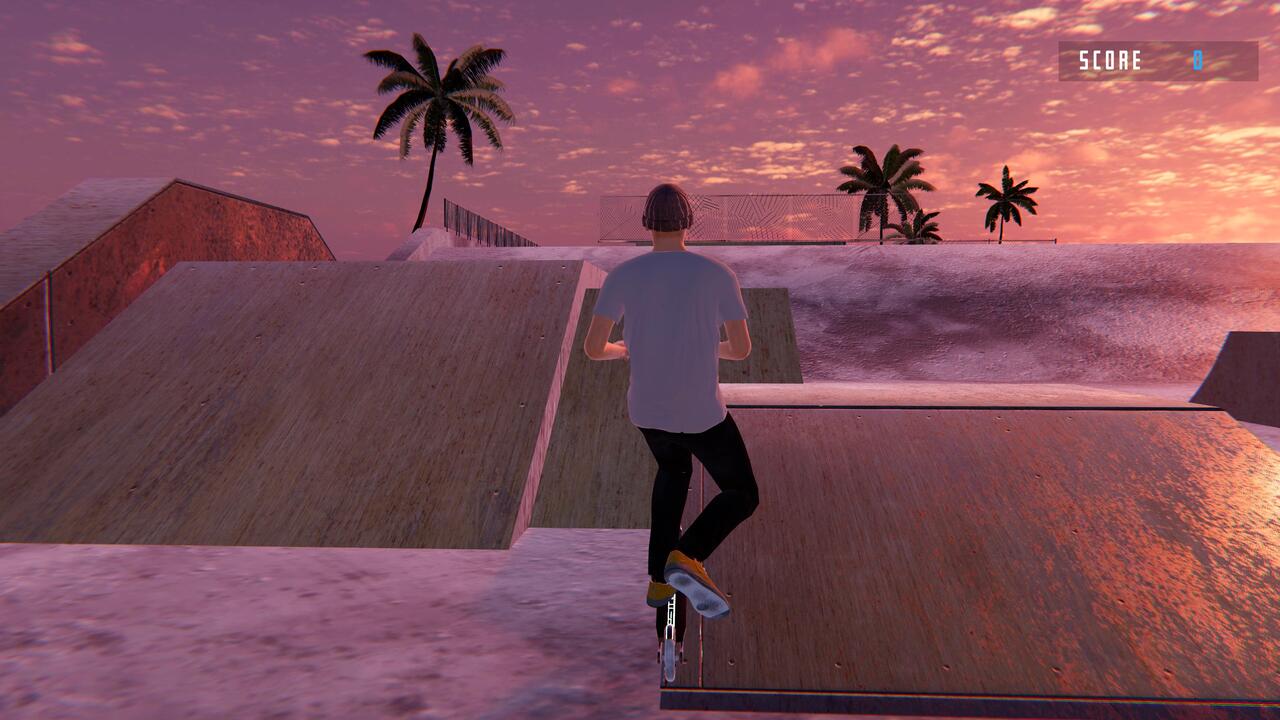Click the SCORE label in the HUD
Image resolution: width=1280 pixels, height=720 pixels.
tap(1108, 60)
